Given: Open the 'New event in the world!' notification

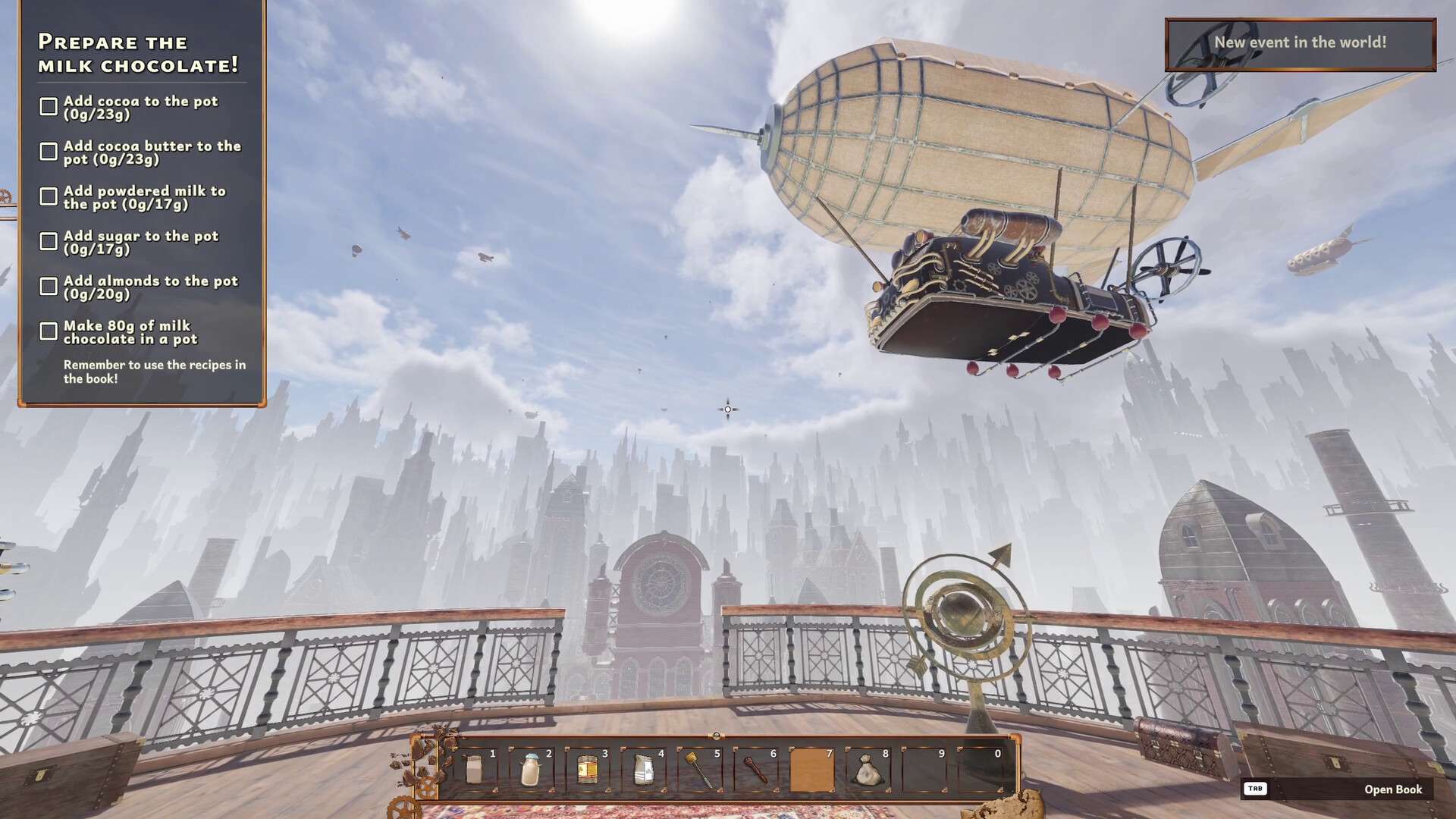Looking at the screenshot, I should click(x=1300, y=44).
